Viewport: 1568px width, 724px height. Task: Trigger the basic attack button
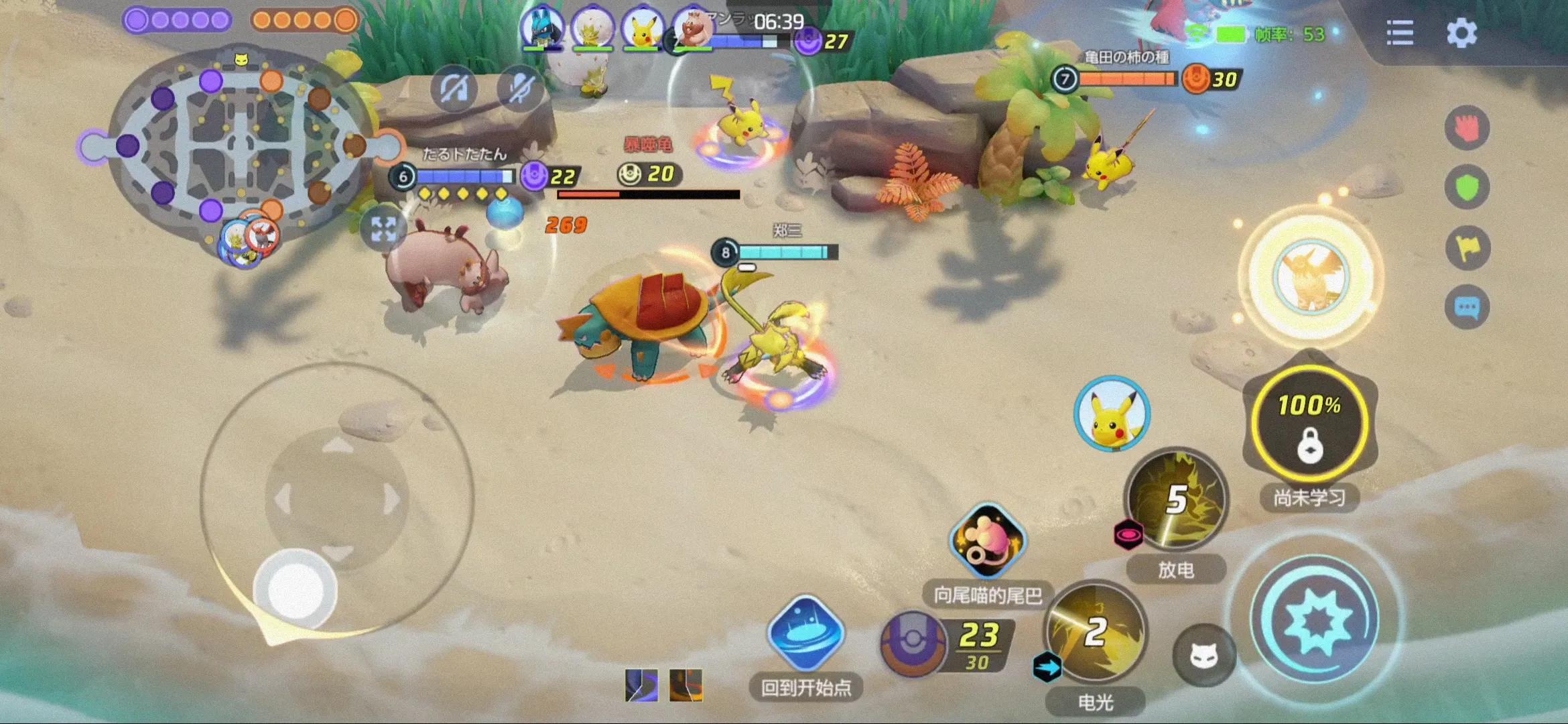click(1316, 619)
